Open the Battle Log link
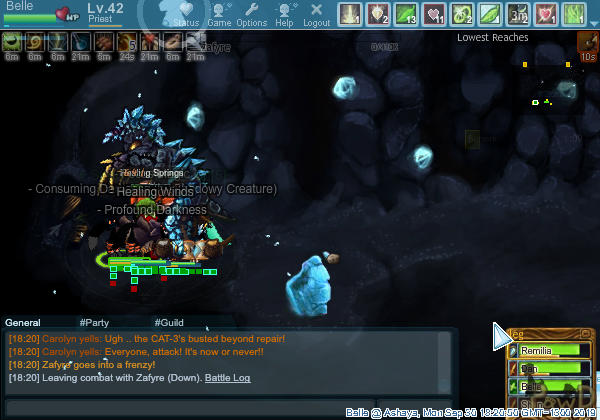 tap(228, 378)
